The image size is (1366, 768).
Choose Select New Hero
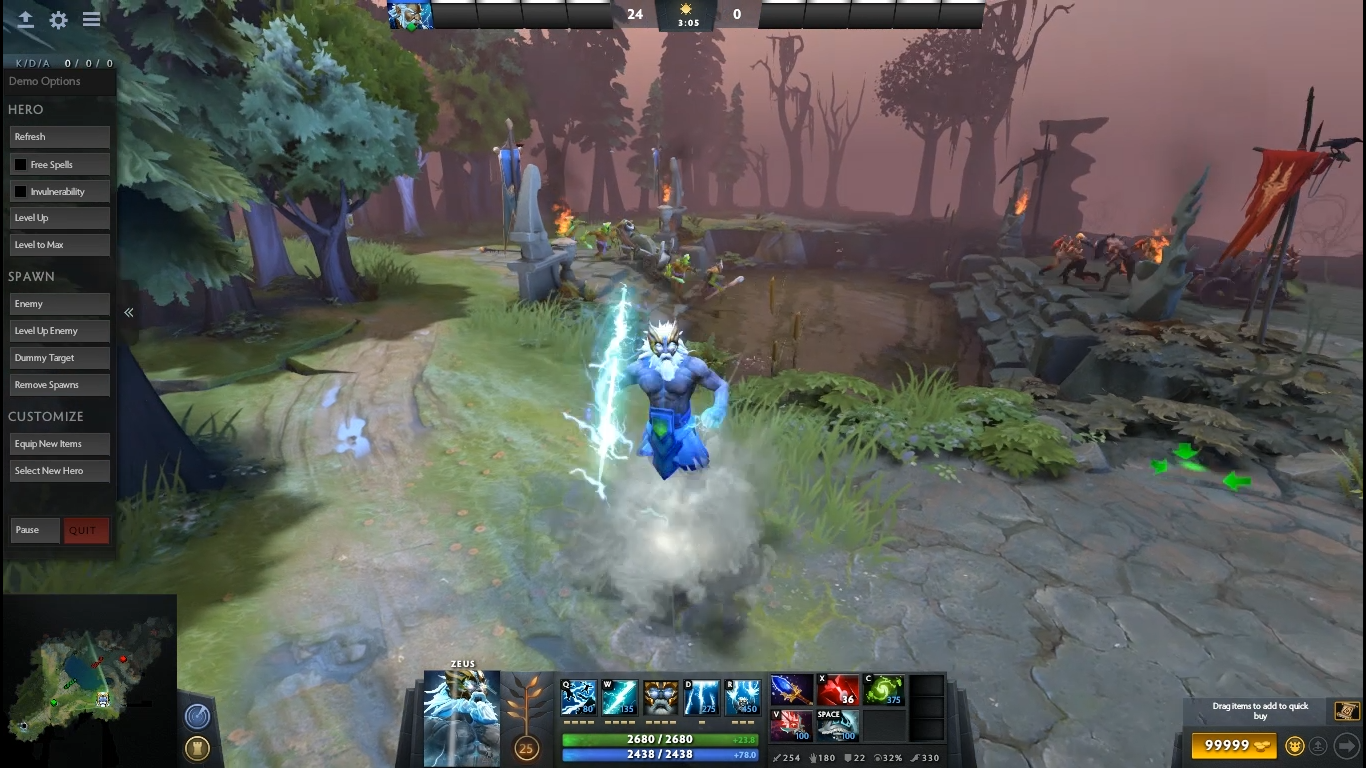[59, 471]
